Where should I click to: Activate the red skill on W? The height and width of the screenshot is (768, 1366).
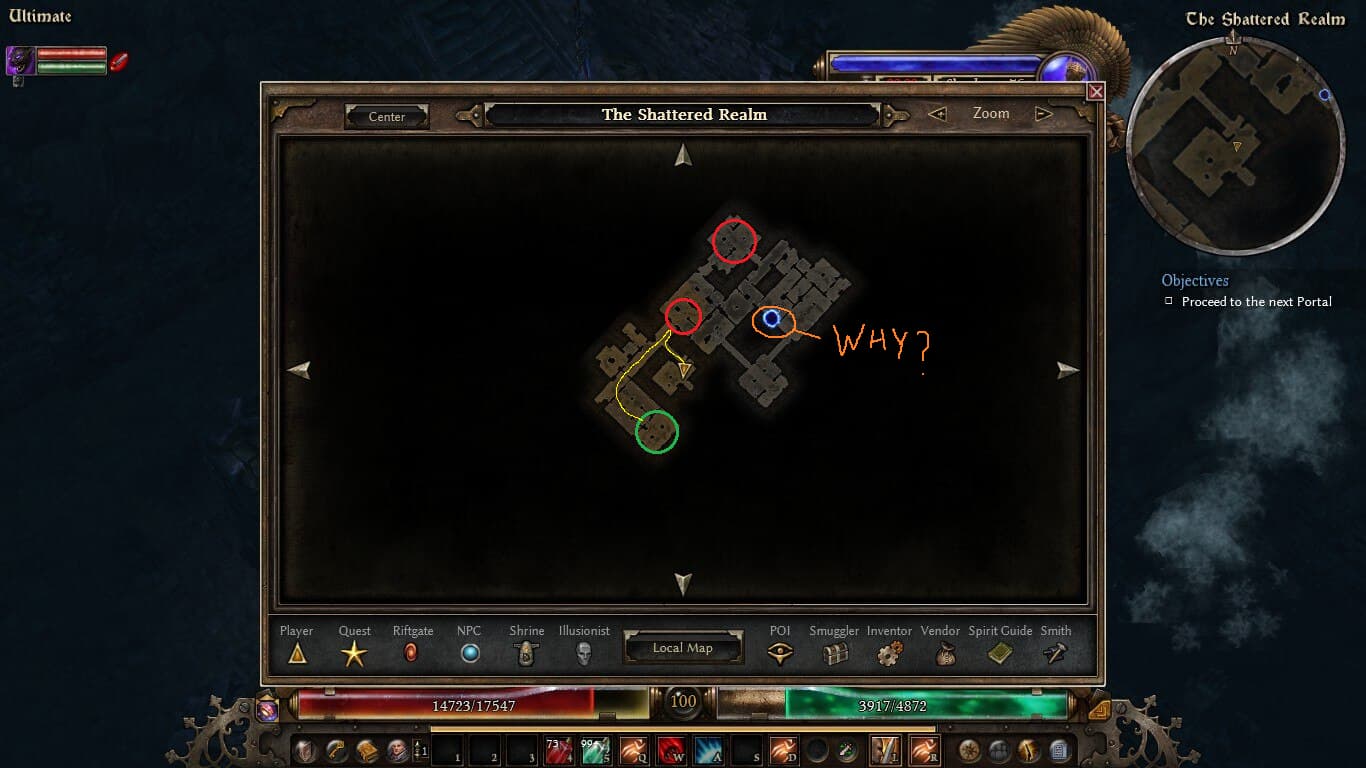pyautogui.click(x=671, y=750)
